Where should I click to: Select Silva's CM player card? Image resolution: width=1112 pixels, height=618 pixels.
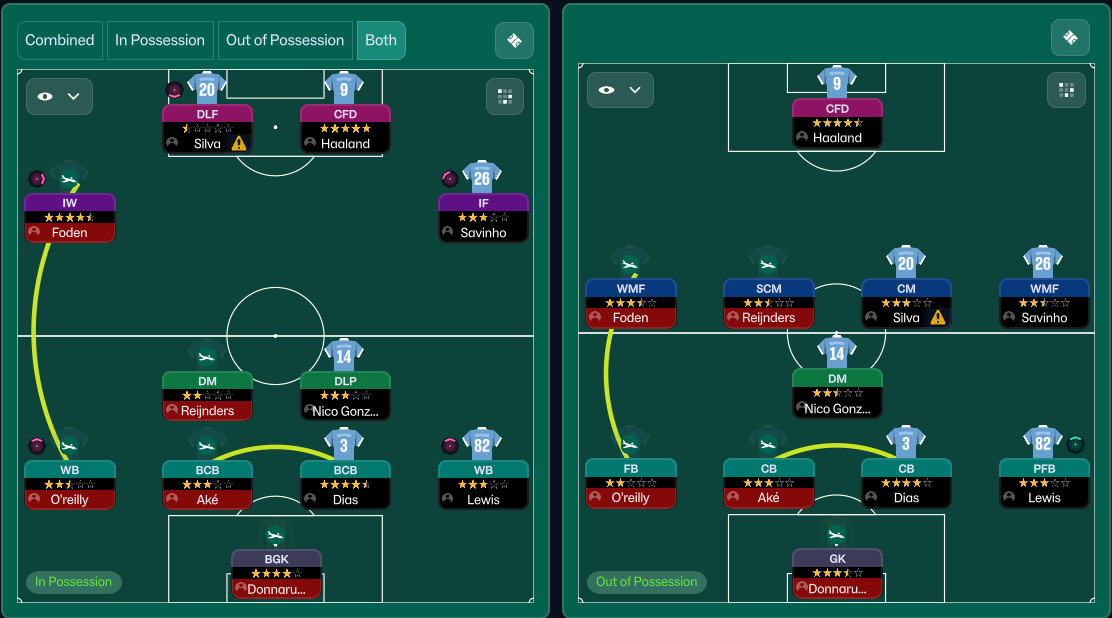(906, 303)
